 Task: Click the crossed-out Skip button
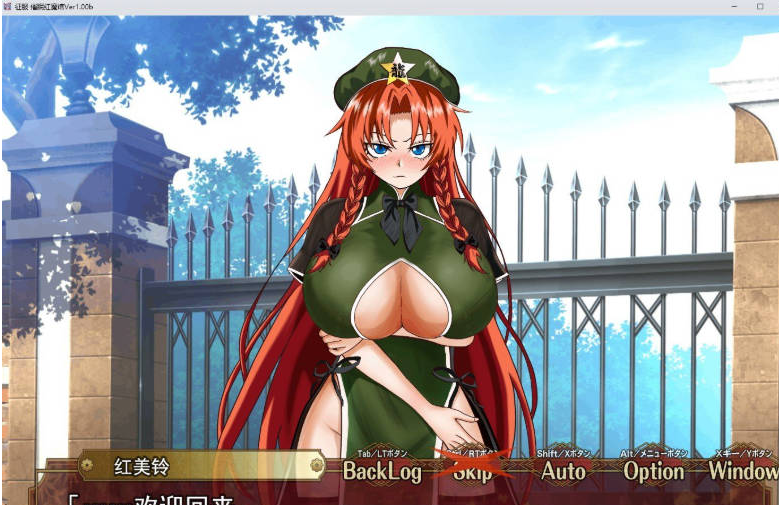pos(474,470)
